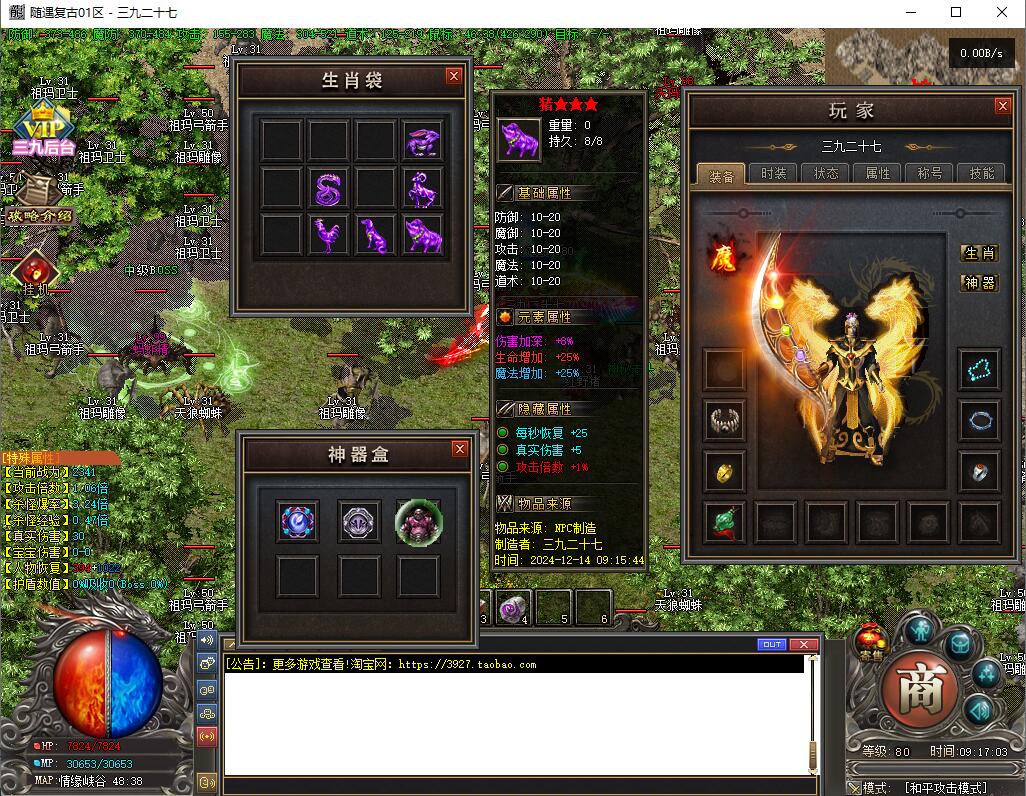Viewport: 1026px width, 796px height.
Task: Maximize the game window
Action: coord(956,13)
